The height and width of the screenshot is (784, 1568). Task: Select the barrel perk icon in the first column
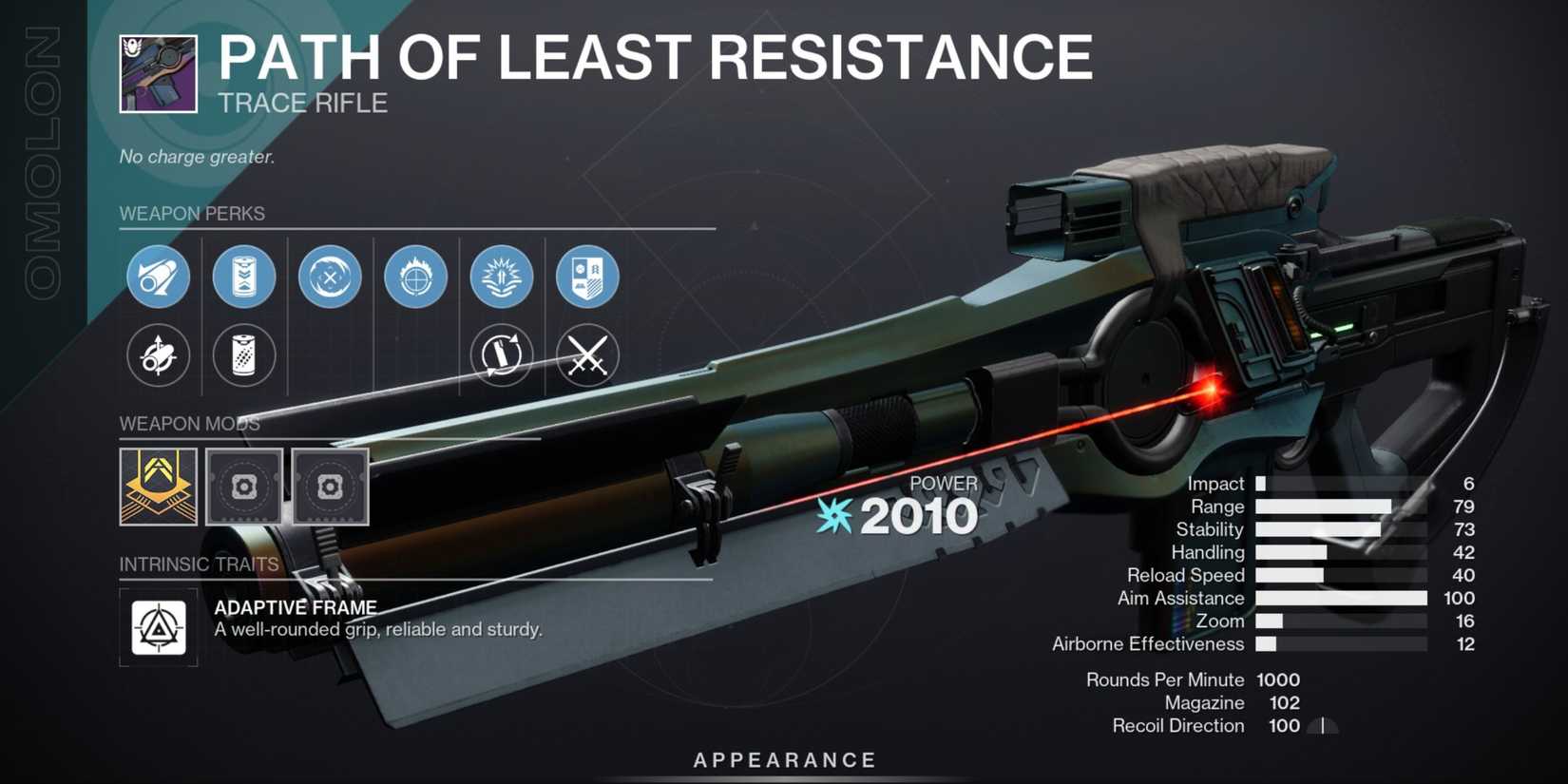pyautogui.click(x=158, y=277)
